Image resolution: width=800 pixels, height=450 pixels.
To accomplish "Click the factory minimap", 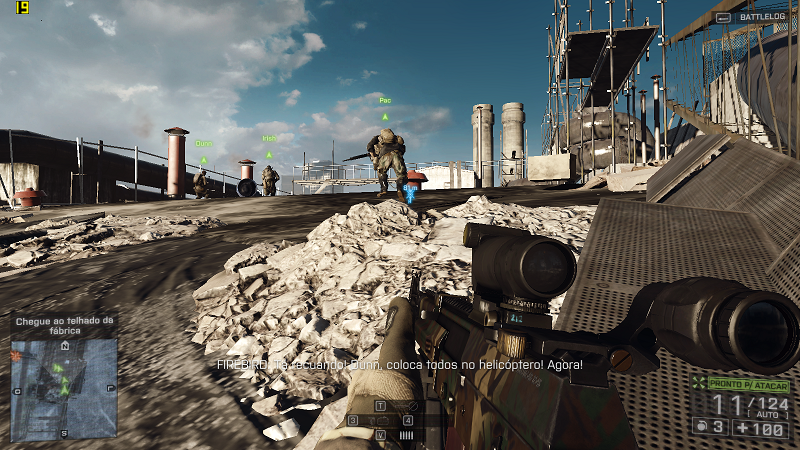I will click(64, 388).
